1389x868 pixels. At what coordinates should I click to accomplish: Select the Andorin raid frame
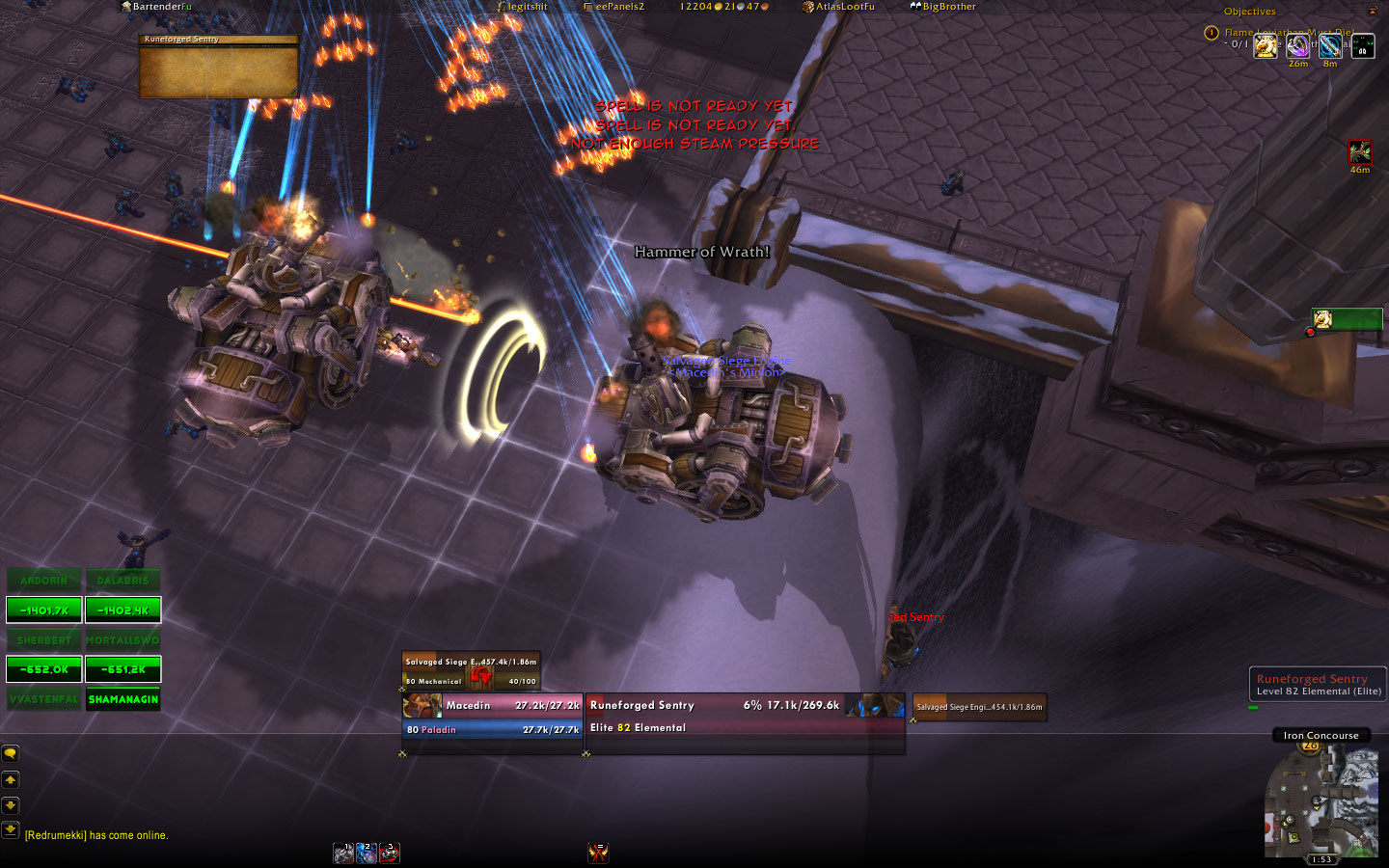pyautogui.click(x=44, y=581)
